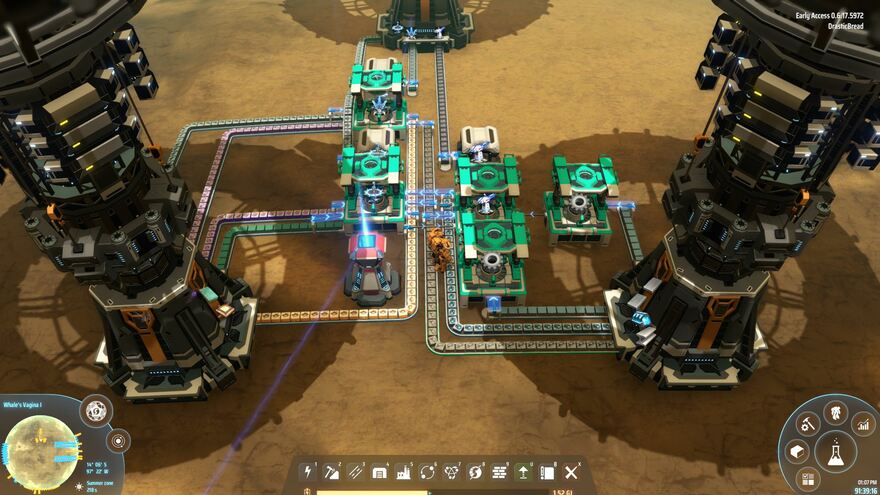Open the Power build category
880x495 pixels.
(x=309, y=471)
